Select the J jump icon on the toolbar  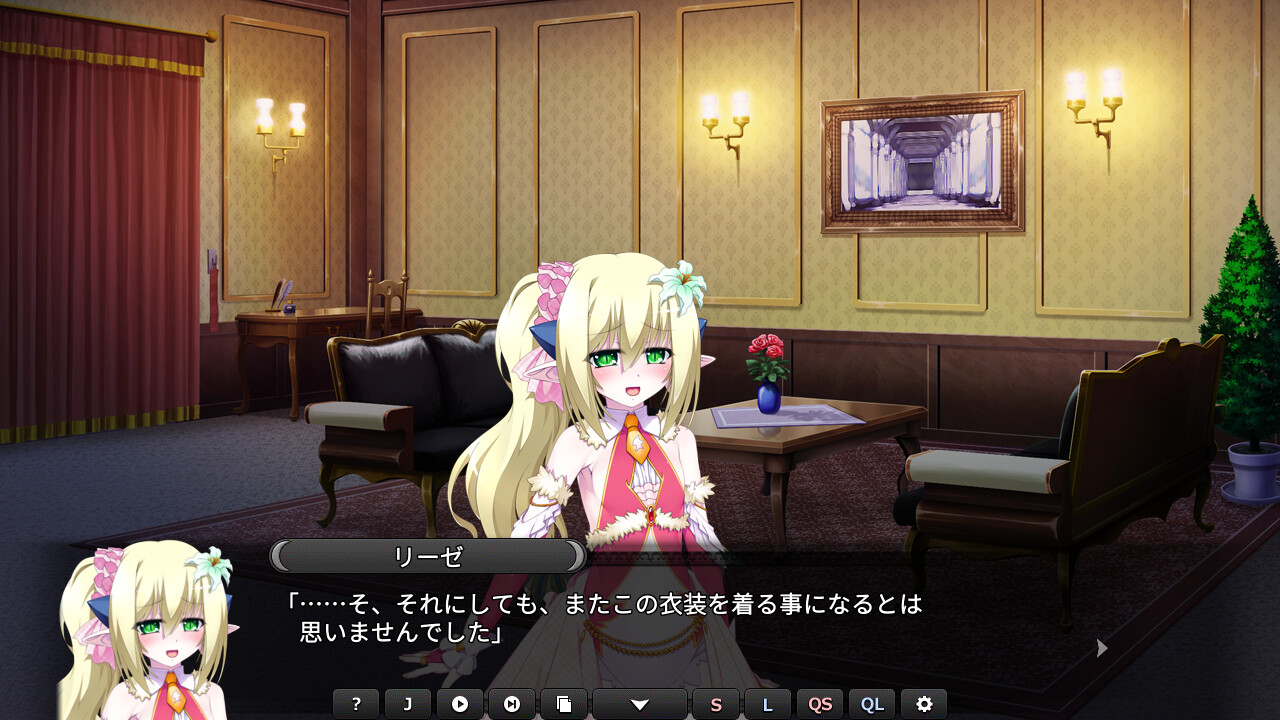(x=409, y=704)
